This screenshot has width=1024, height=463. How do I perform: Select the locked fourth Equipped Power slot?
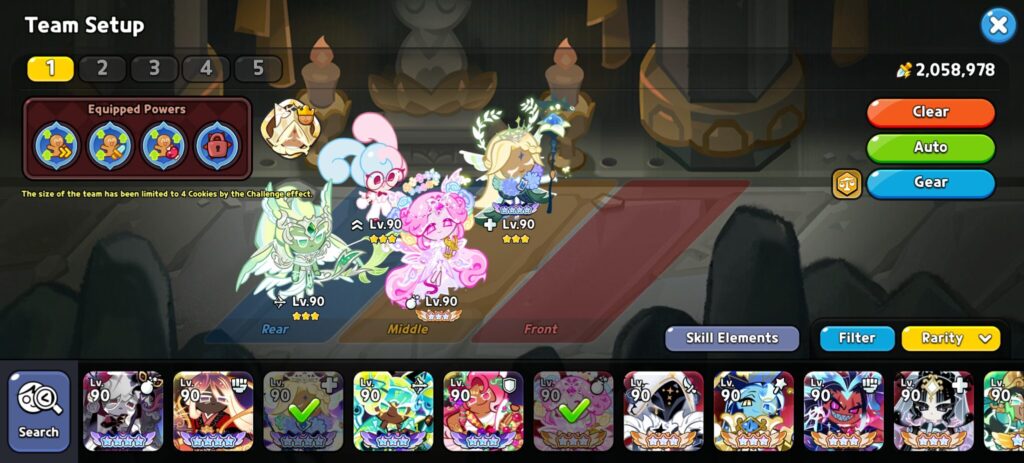[216, 145]
